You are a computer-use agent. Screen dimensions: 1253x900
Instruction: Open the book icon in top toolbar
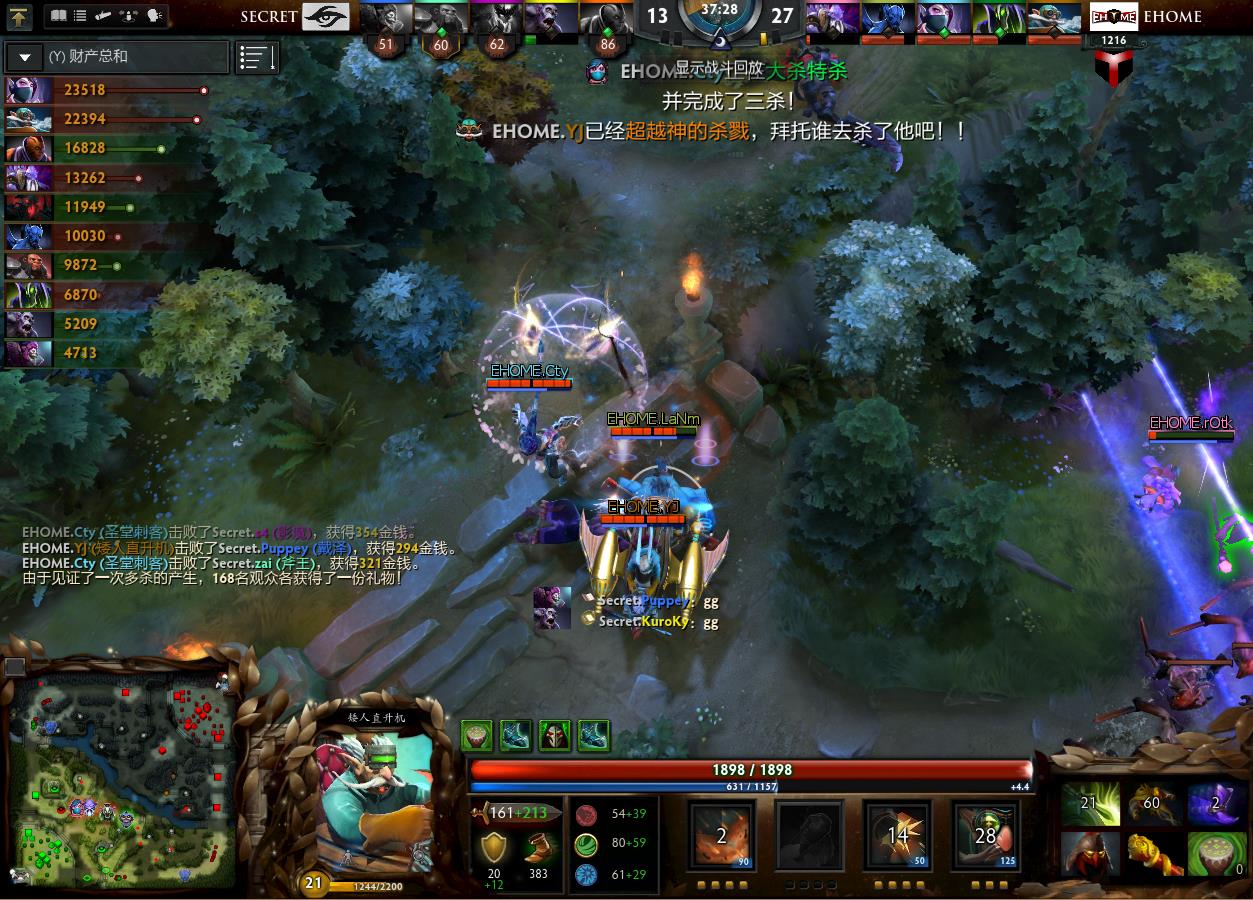(x=58, y=16)
